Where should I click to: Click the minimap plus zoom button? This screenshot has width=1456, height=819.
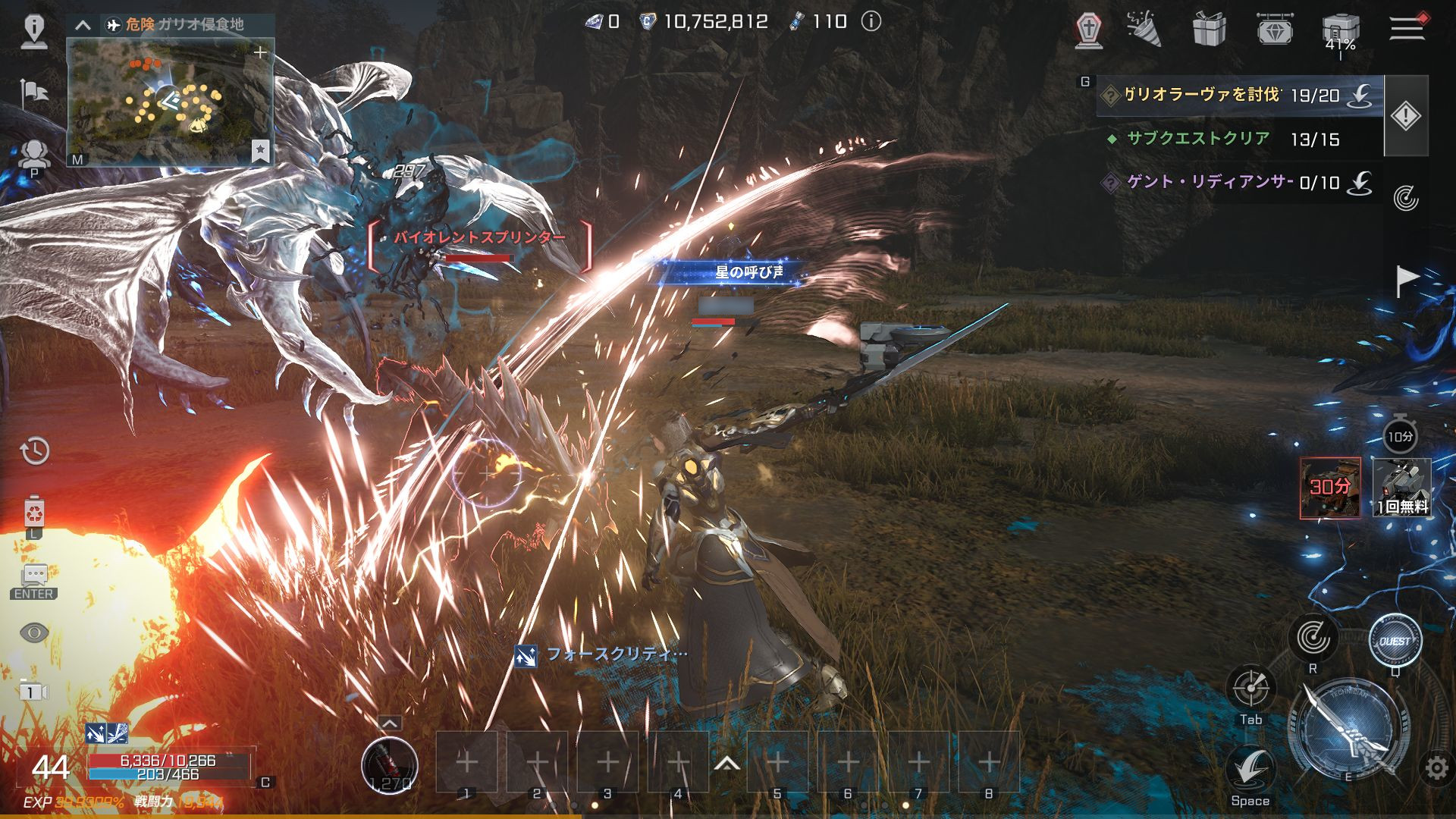click(260, 52)
